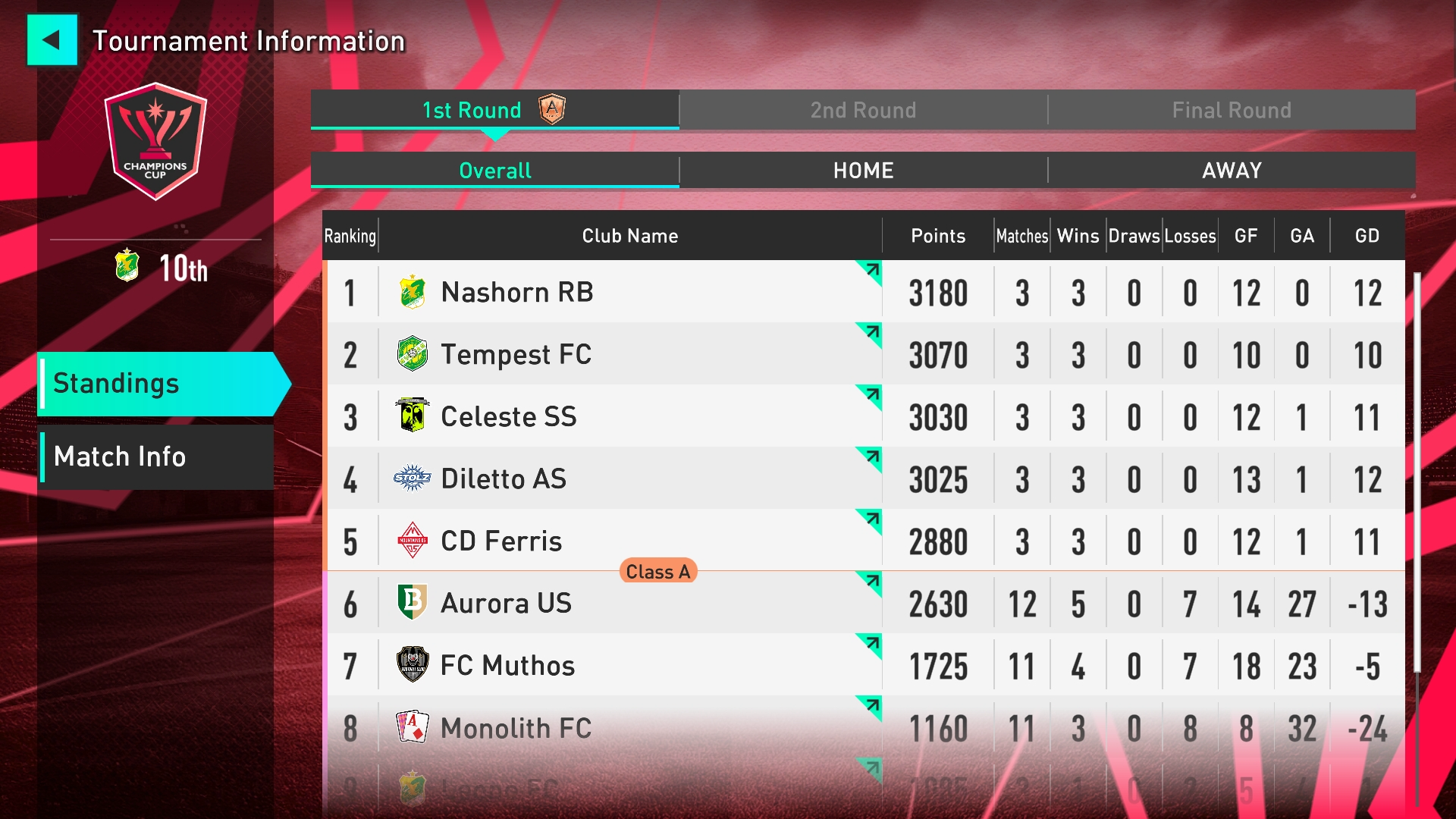Select the Nashorn RB club crest

coord(413,292)
